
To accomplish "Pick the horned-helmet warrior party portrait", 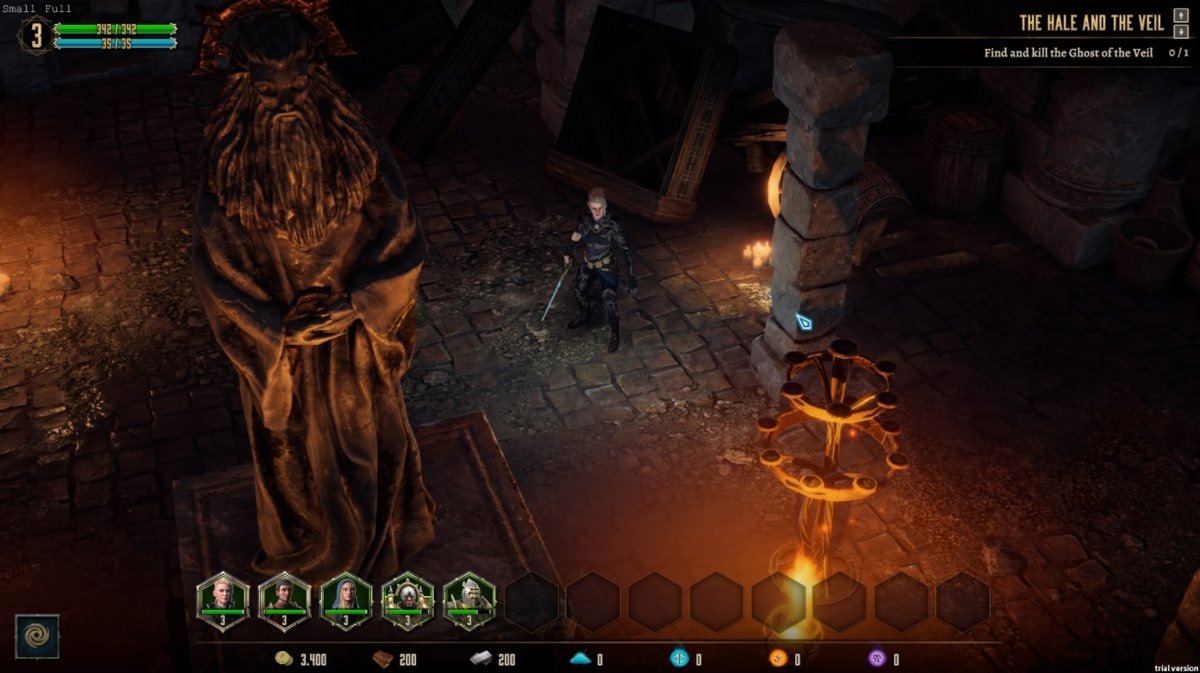I will (408, 598).
